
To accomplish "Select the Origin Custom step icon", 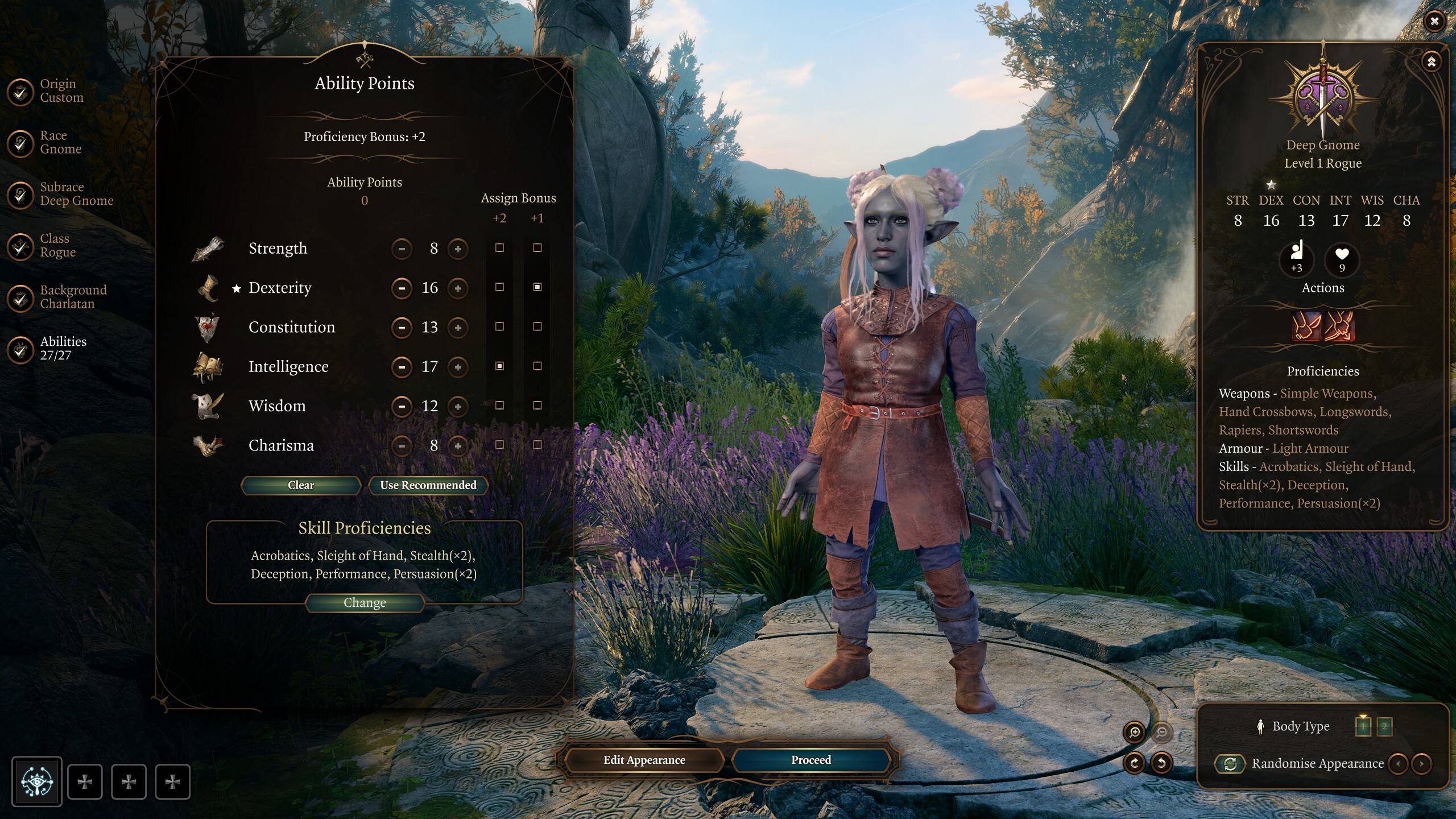I will [x=20, y=92].
